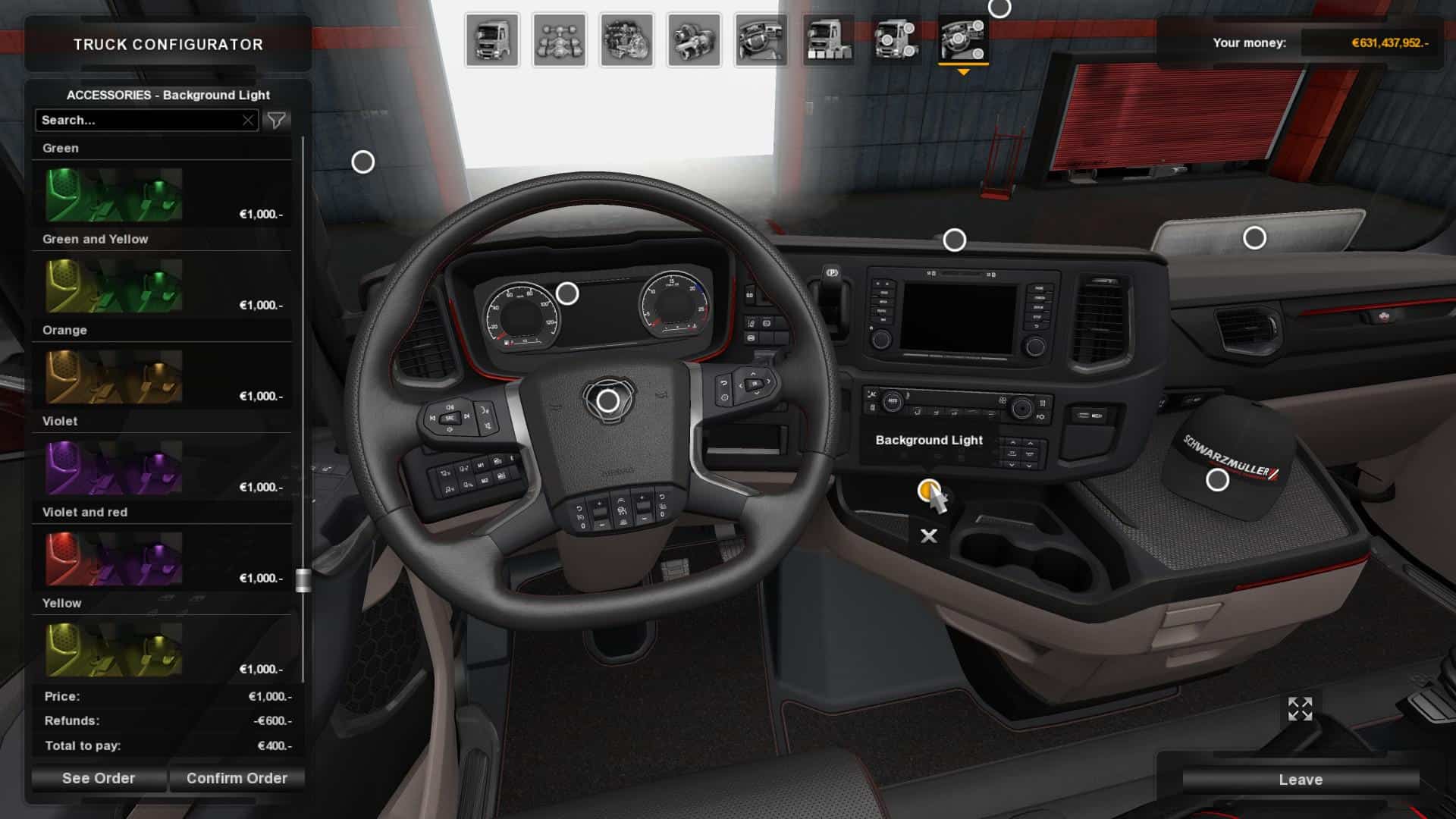Switch to the engine tab
This screenshot has width=1456, height=819.
tap(626, 40)
